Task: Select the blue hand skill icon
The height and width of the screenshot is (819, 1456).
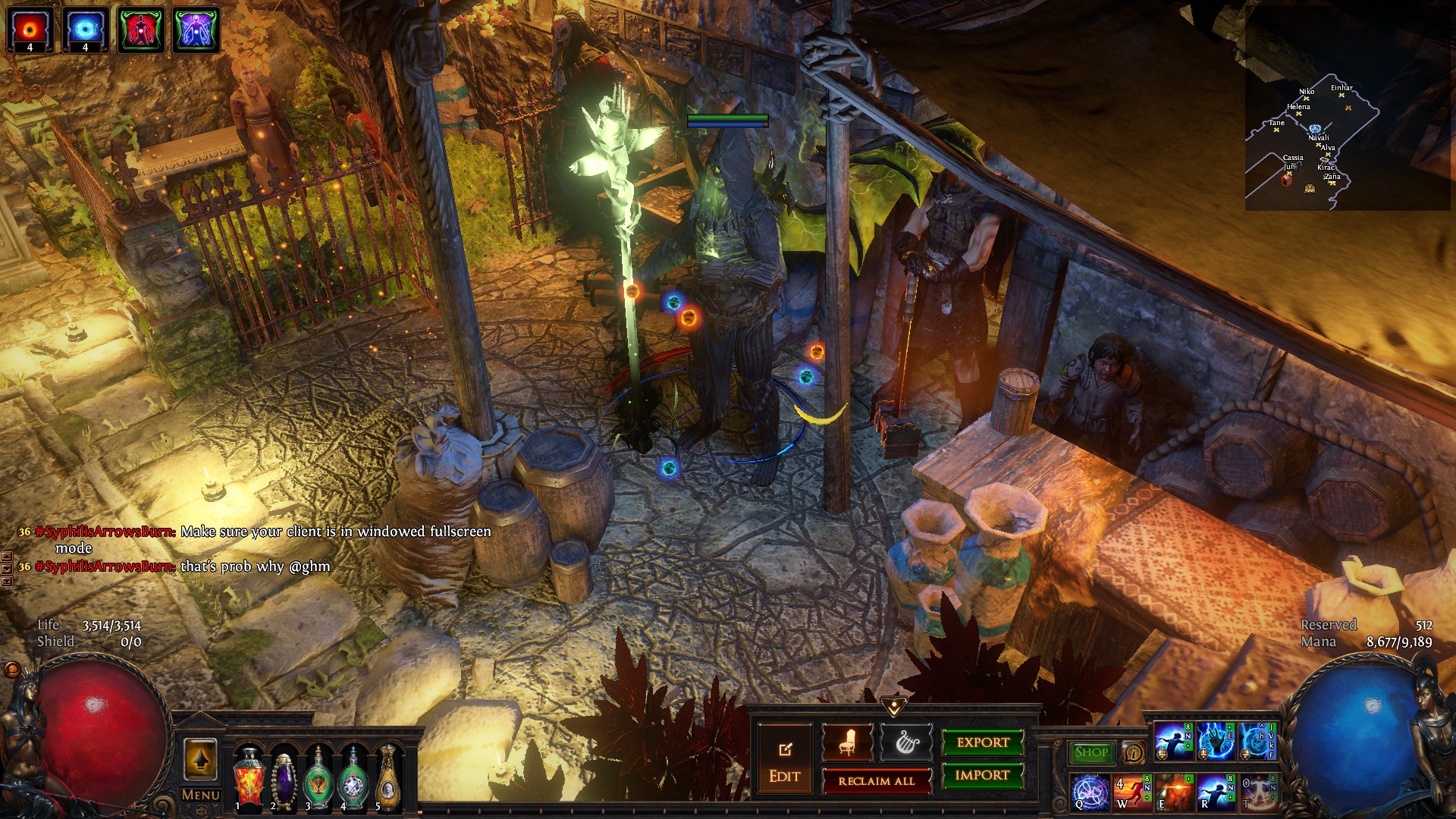Action: point(1216,742)
